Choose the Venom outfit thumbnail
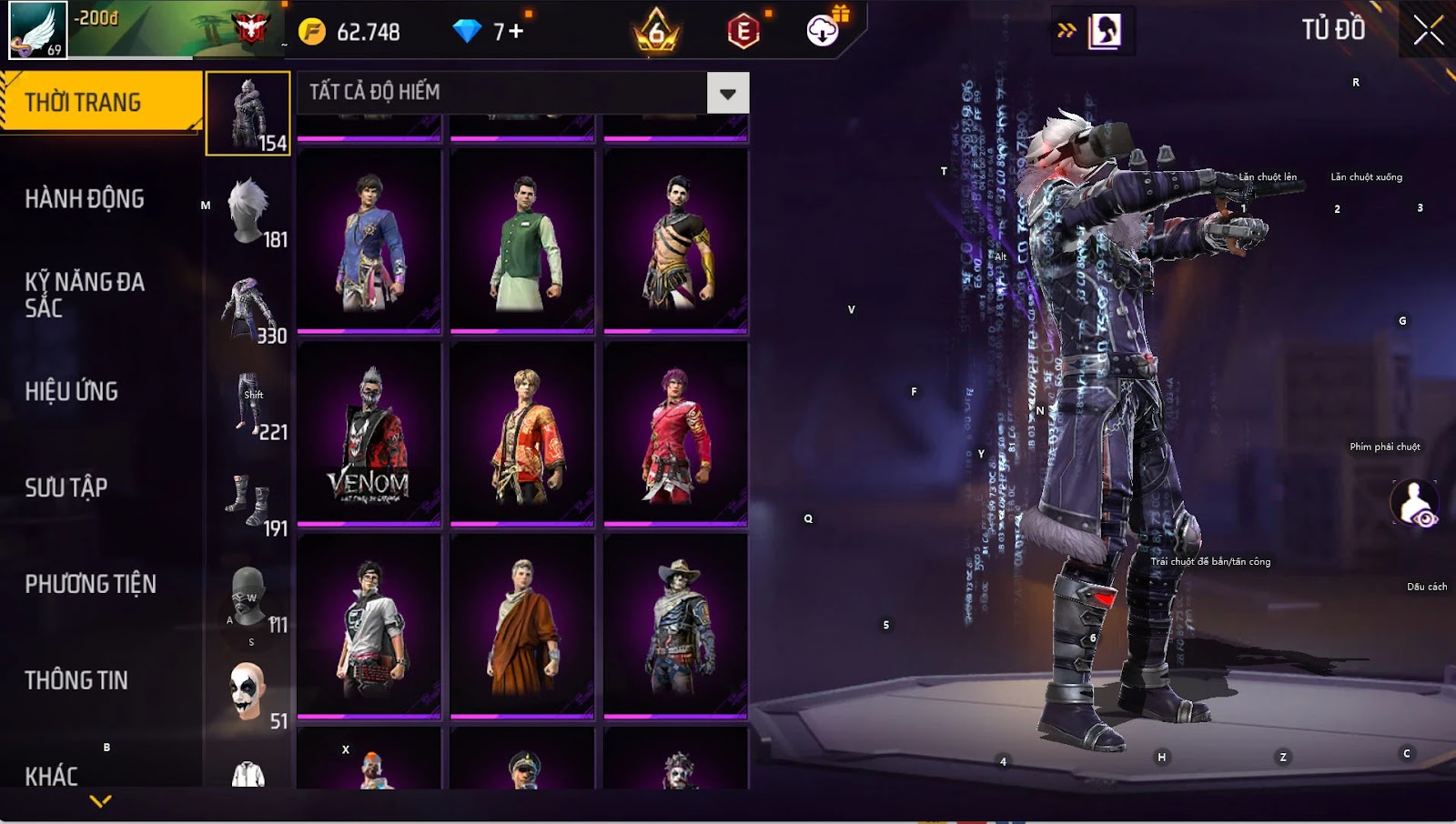 [369, 434]
